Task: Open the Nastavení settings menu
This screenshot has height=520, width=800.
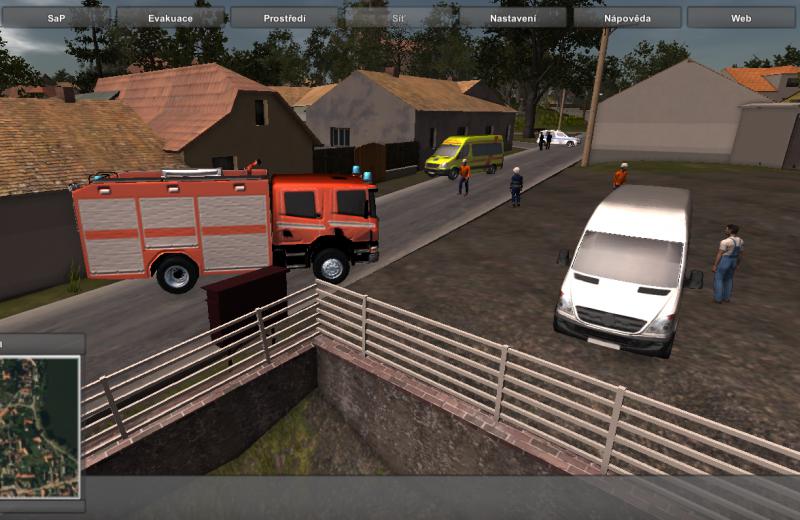Action: point(513,18)
